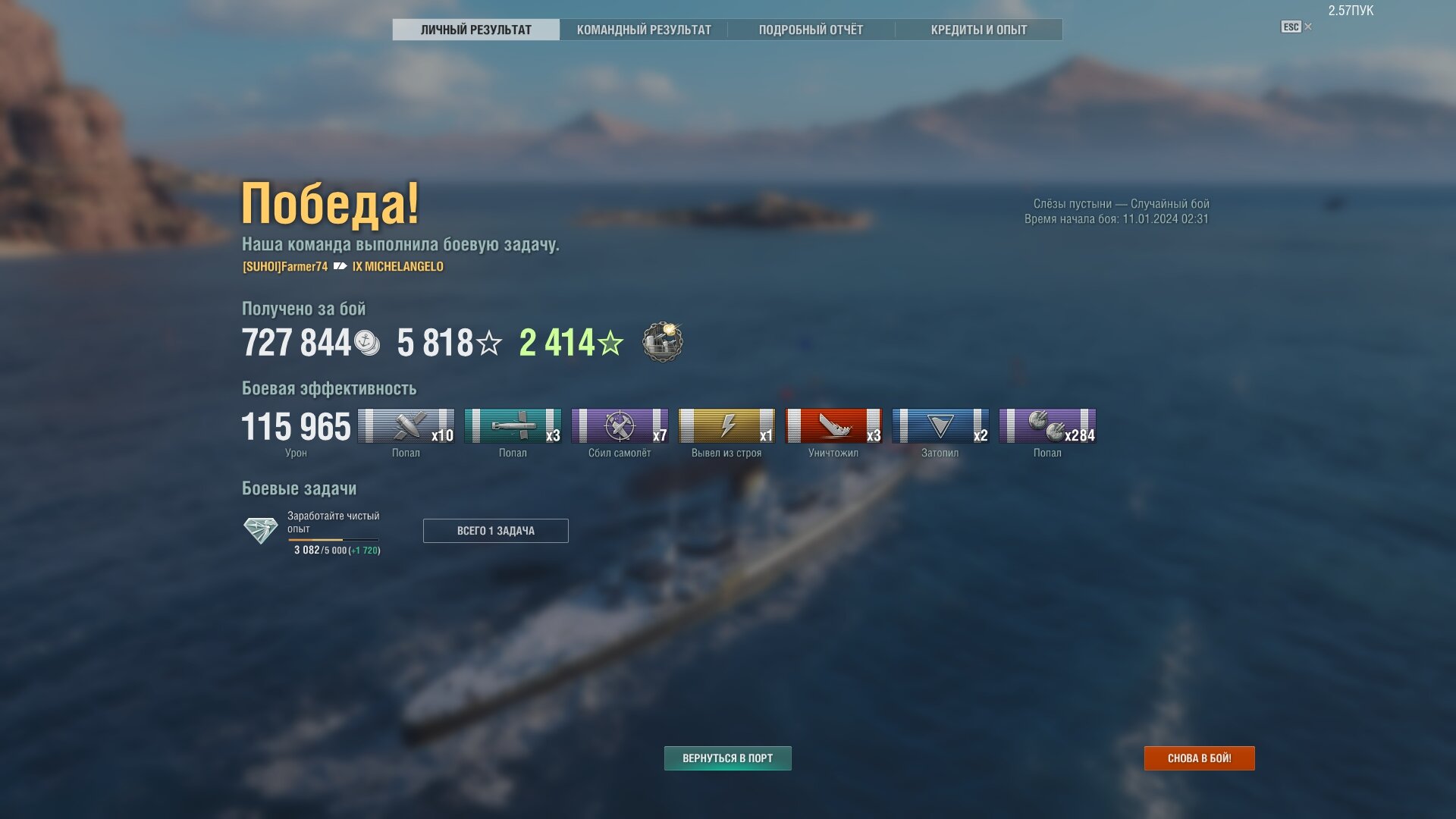The width and height of the screenshot is (1456, 819).
Task: Close the results screen with the X
Action: coord(1308,27)
